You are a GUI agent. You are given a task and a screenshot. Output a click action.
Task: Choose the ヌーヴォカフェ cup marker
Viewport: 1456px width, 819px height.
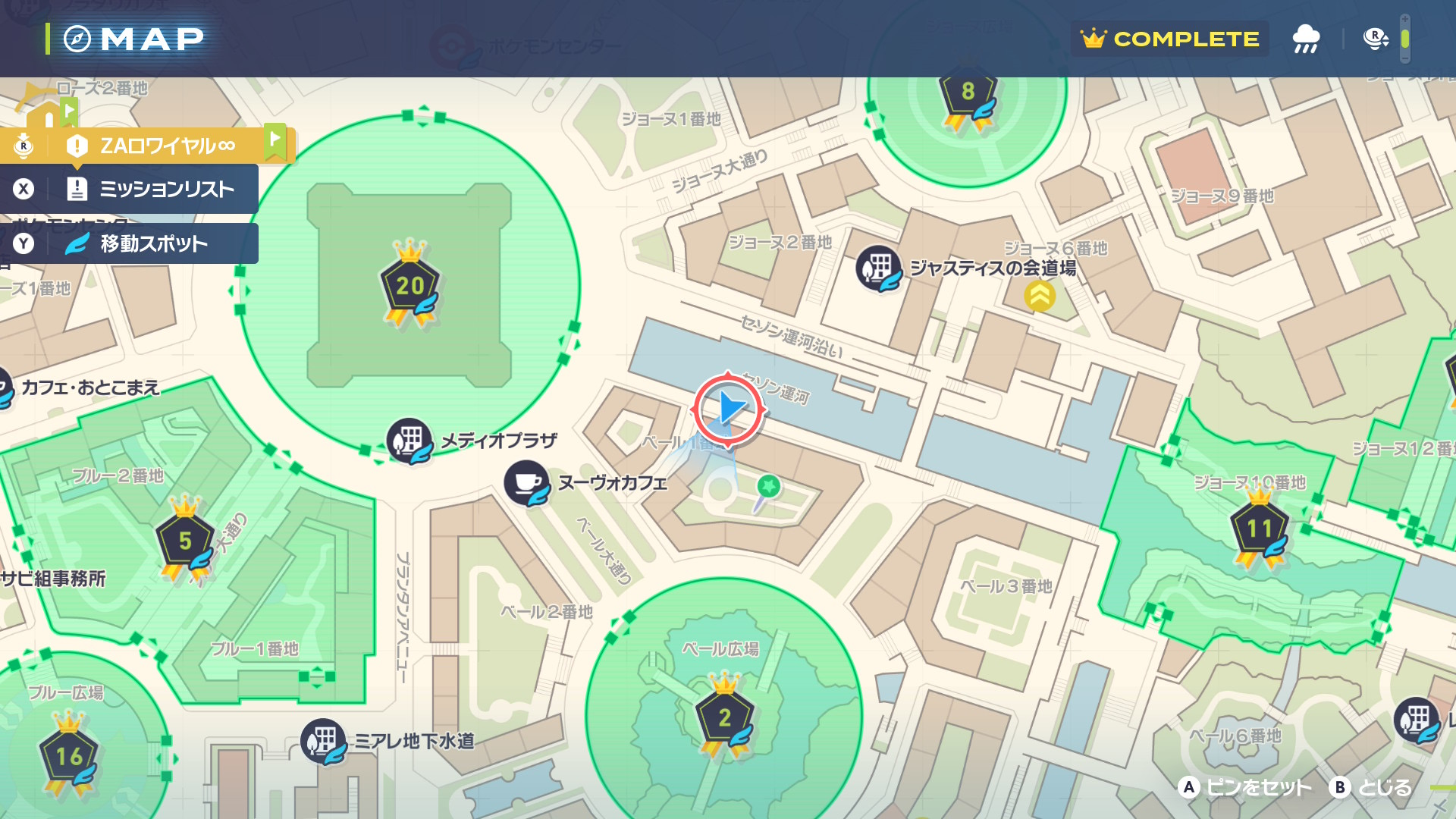click(526, 483)
